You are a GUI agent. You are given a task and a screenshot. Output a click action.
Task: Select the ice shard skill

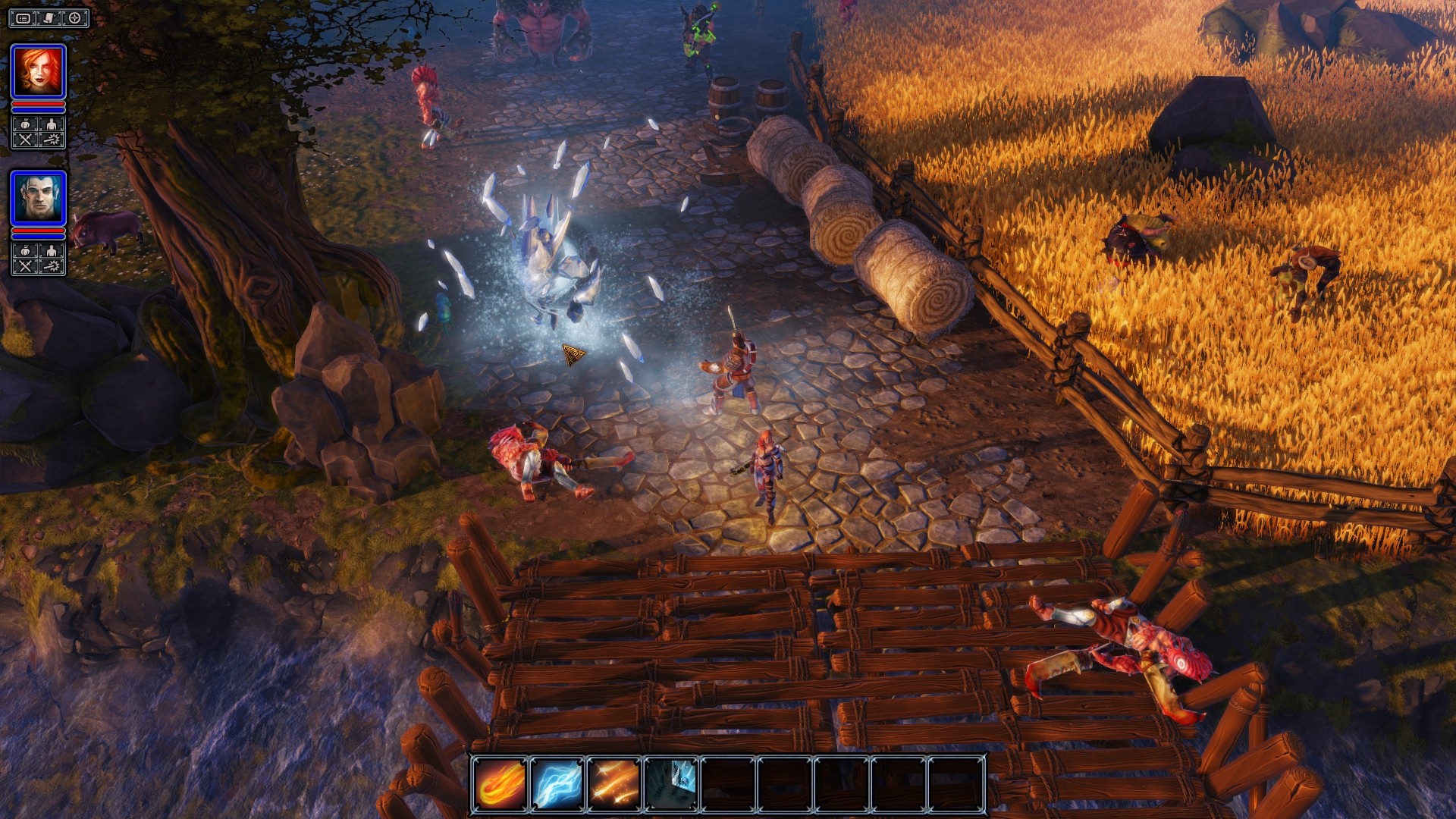click(671, 783)
